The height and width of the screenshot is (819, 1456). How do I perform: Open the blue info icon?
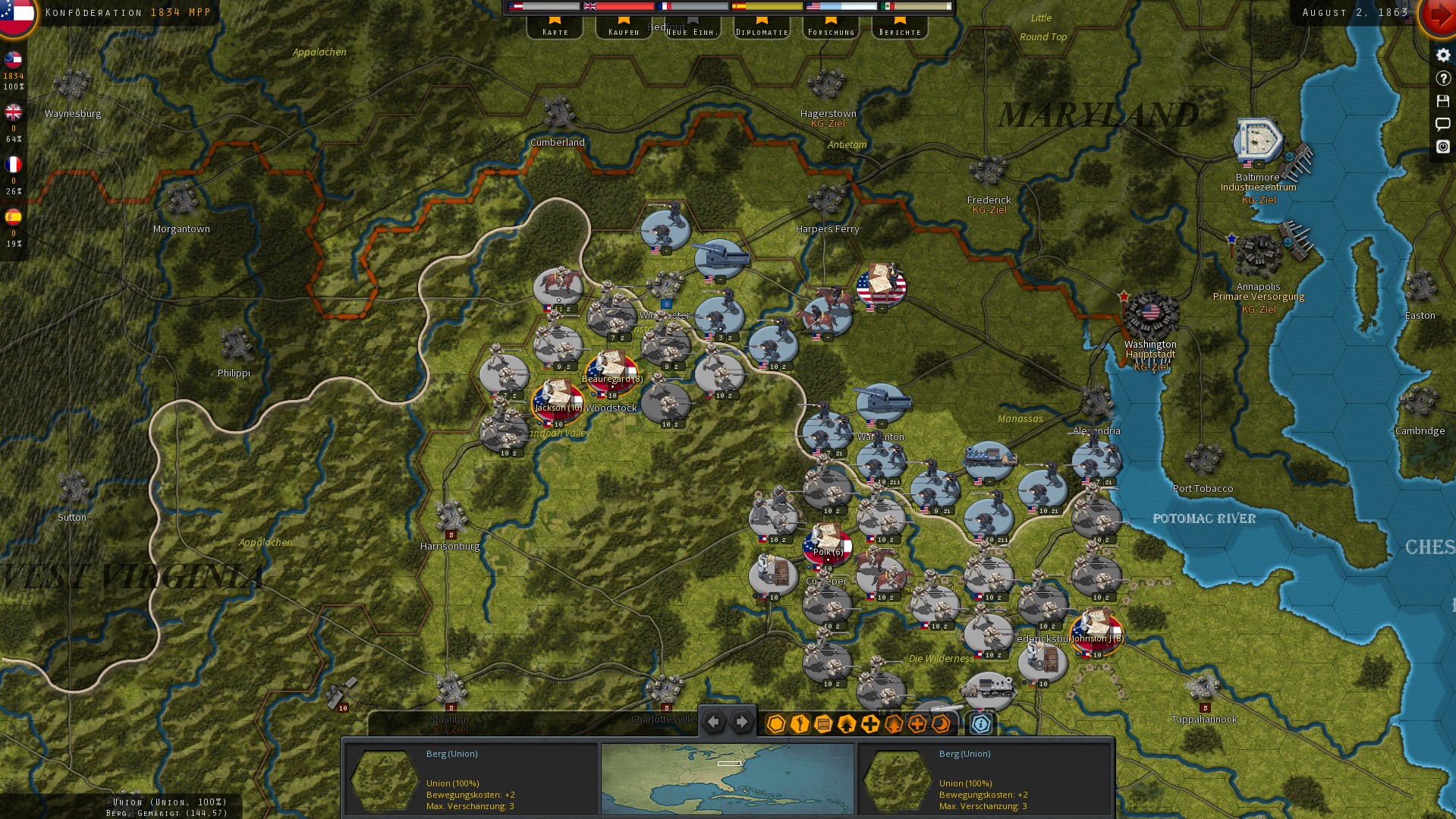pos(981,724)
